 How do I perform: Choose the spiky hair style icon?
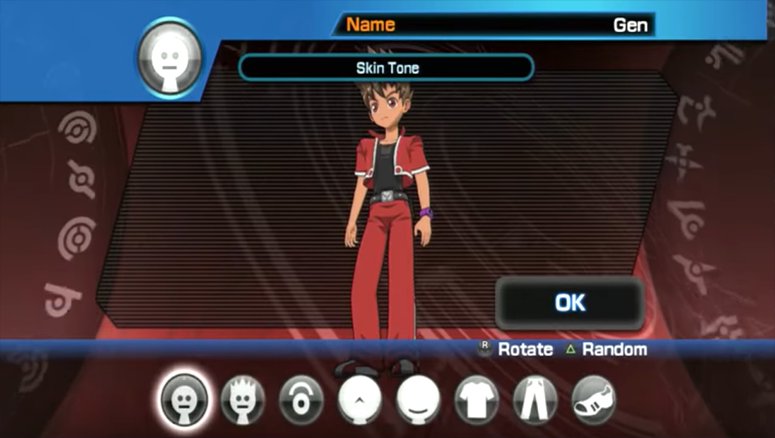241,399
